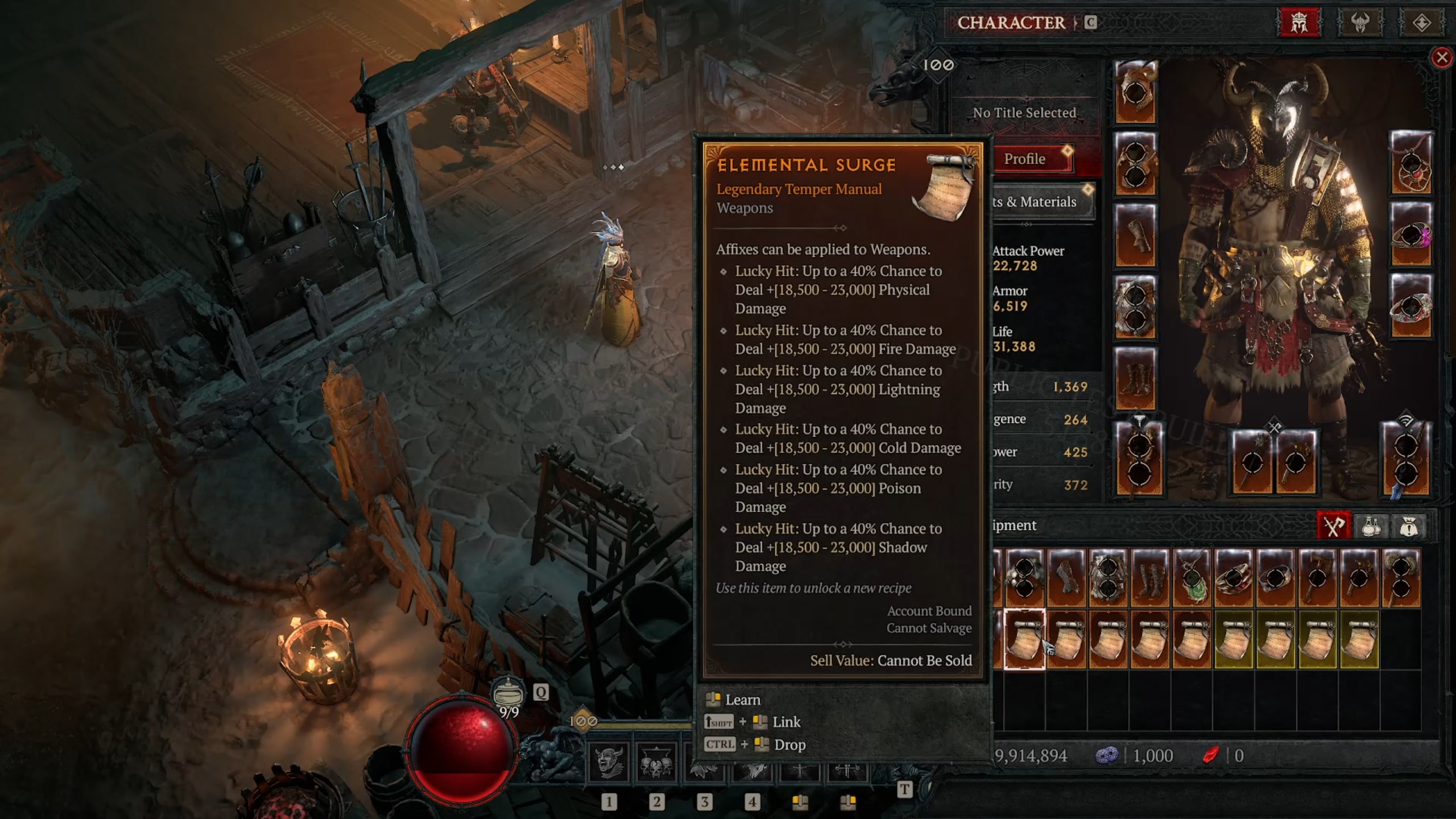Image resolution: width=1456 pixels, height=819 pixels.
Task: Click the highlighted Elemental Surge scroll
Action: click(1024, 639)
